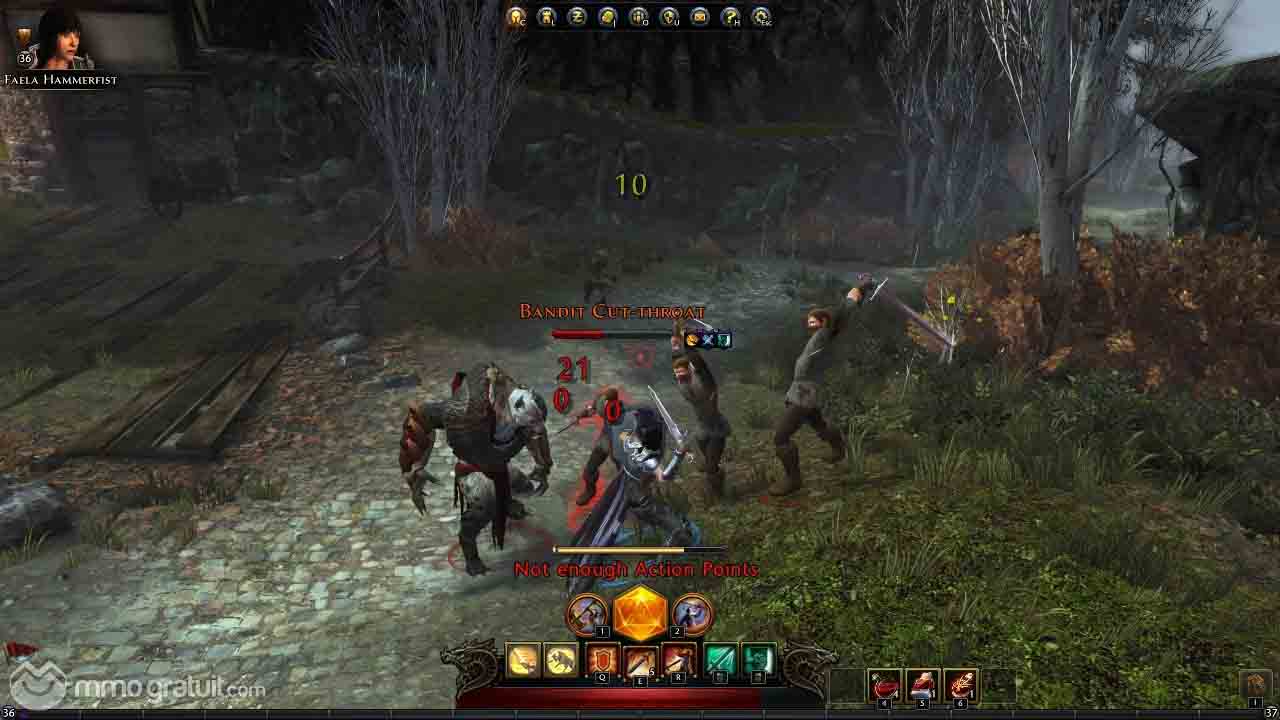Open the character sheet helmet icon
Image resolution: width=1280 pixels, height=720 pixels.
pos(516,16)
